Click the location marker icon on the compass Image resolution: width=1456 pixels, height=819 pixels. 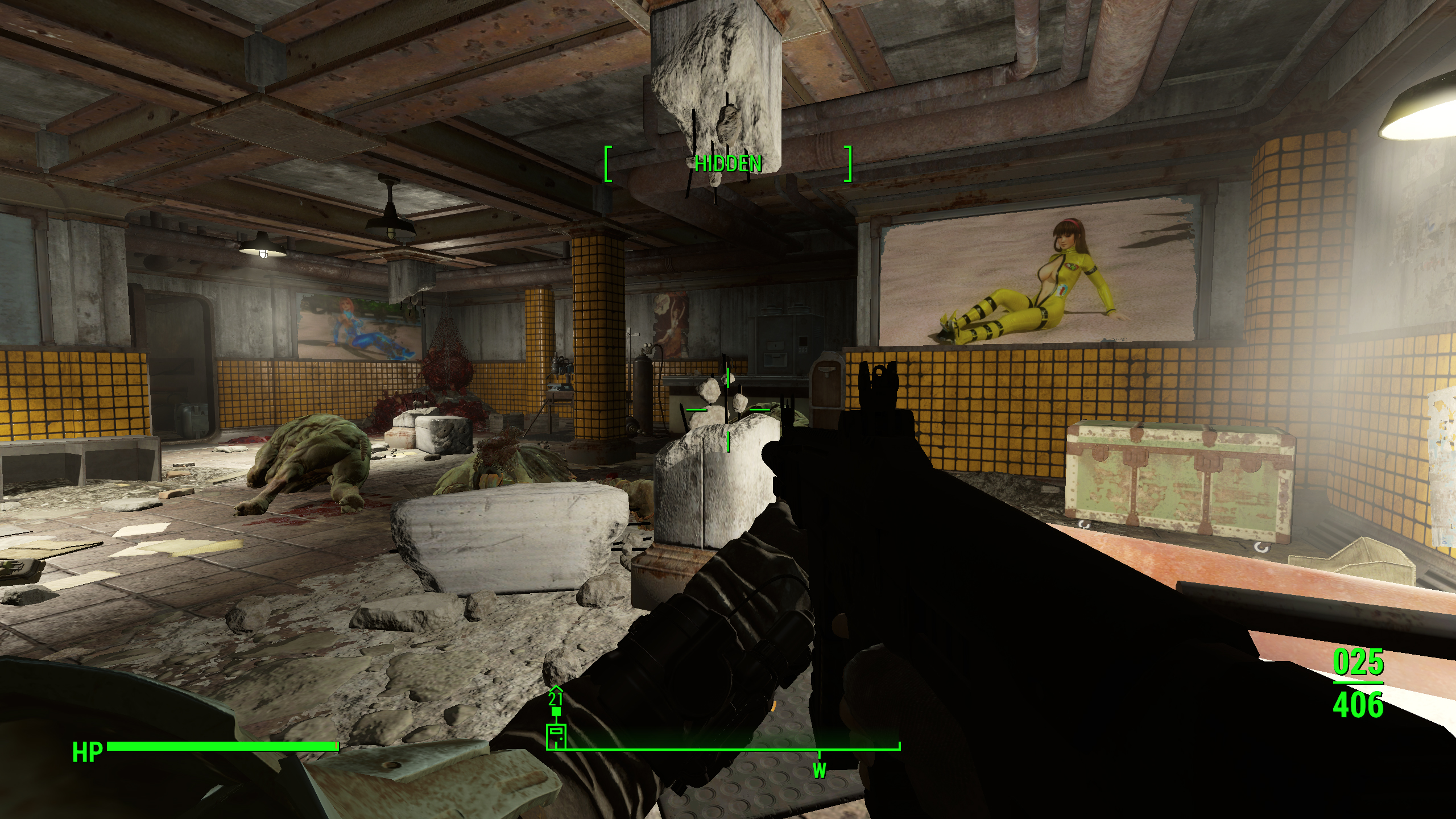(556, 736)
